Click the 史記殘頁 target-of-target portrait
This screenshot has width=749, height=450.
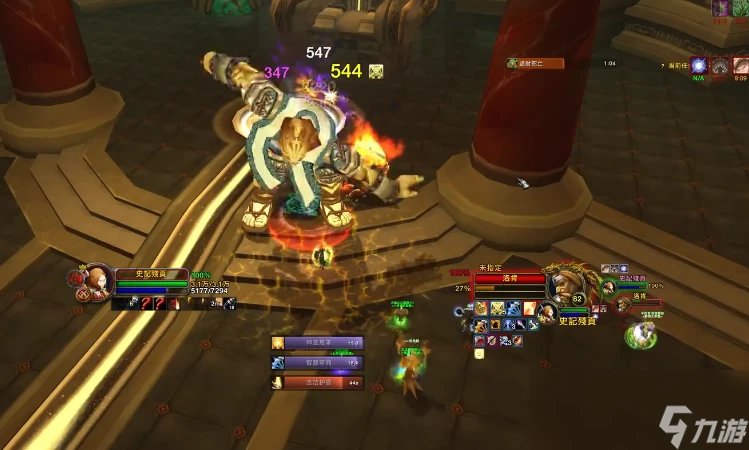[x=547, y=313]
